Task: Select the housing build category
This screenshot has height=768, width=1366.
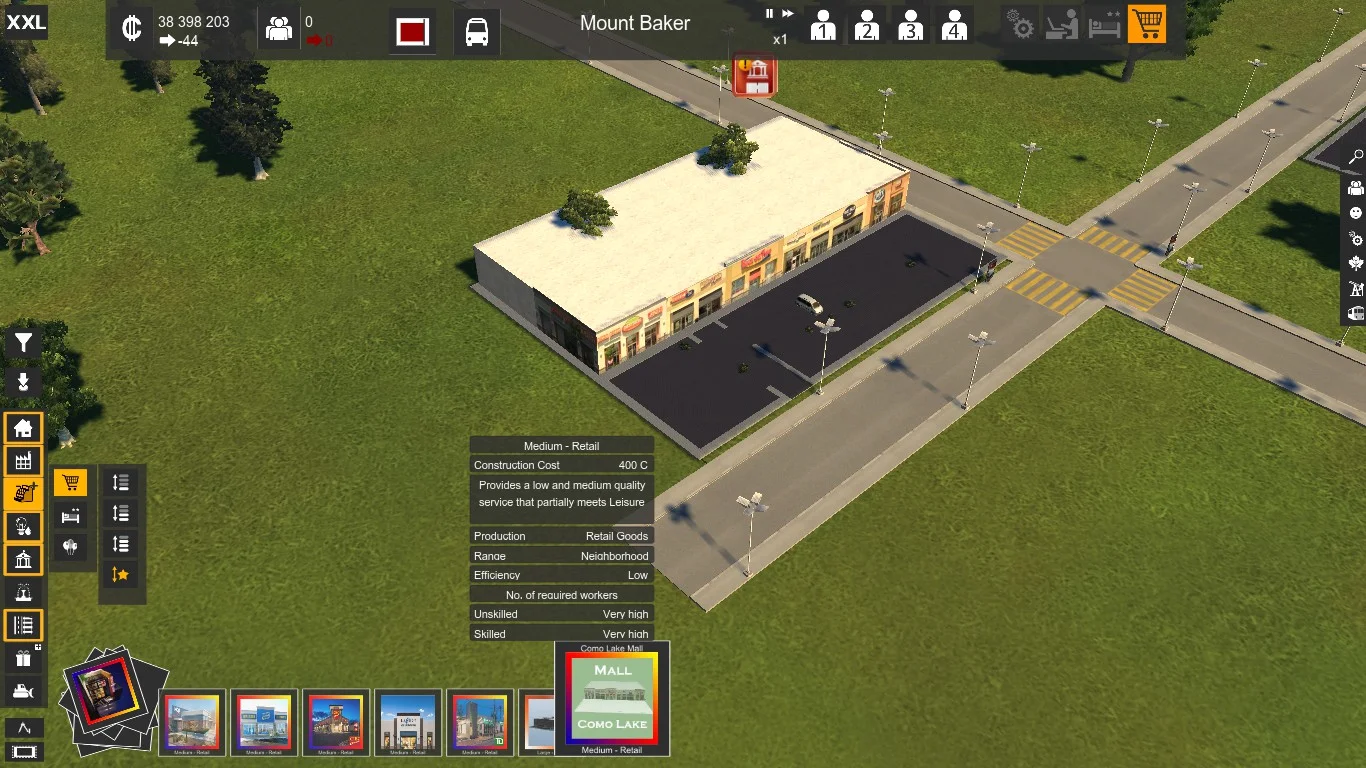Action: coord(23,429)
